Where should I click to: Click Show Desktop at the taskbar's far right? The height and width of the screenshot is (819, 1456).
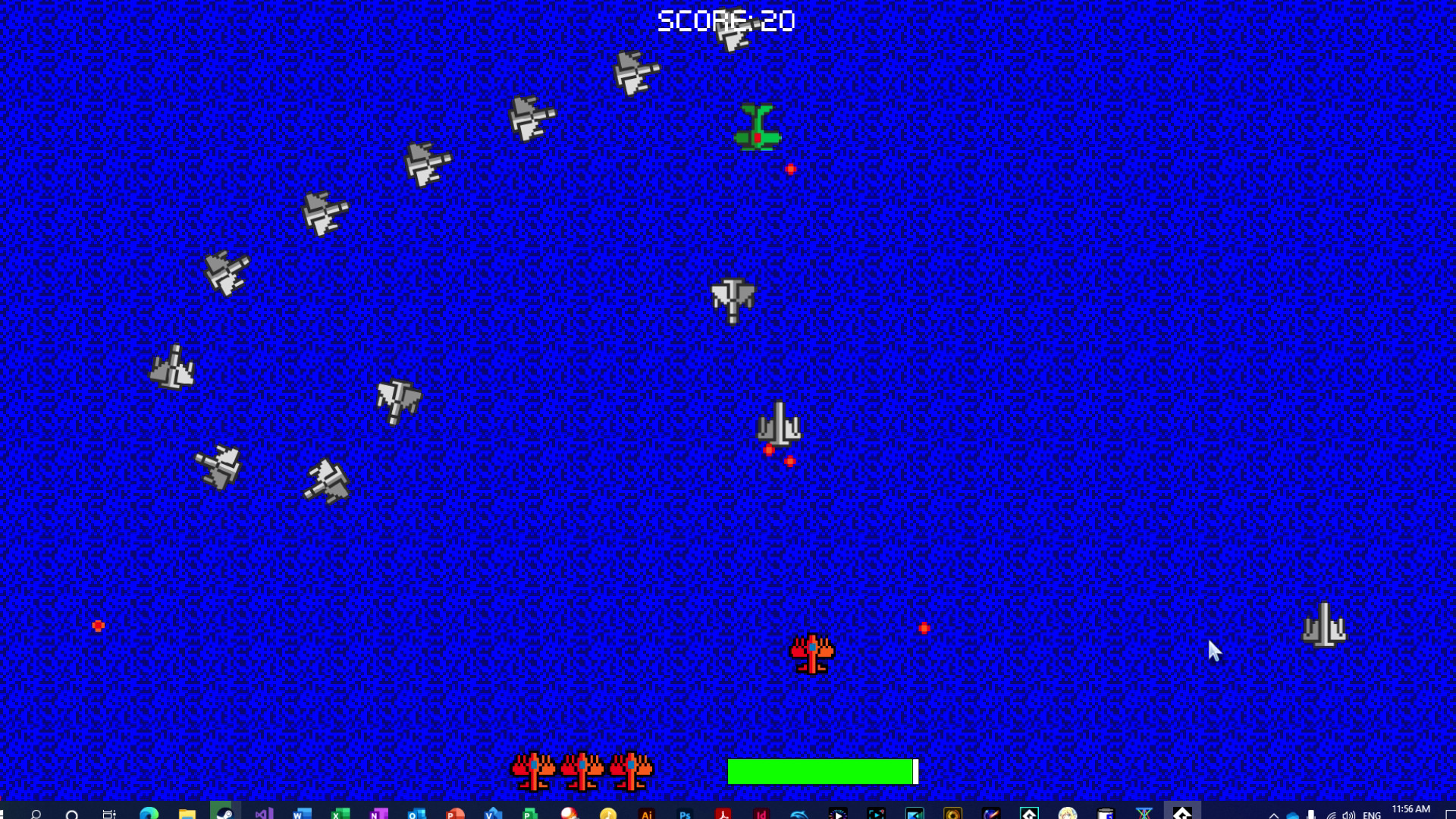(1453, 810)
